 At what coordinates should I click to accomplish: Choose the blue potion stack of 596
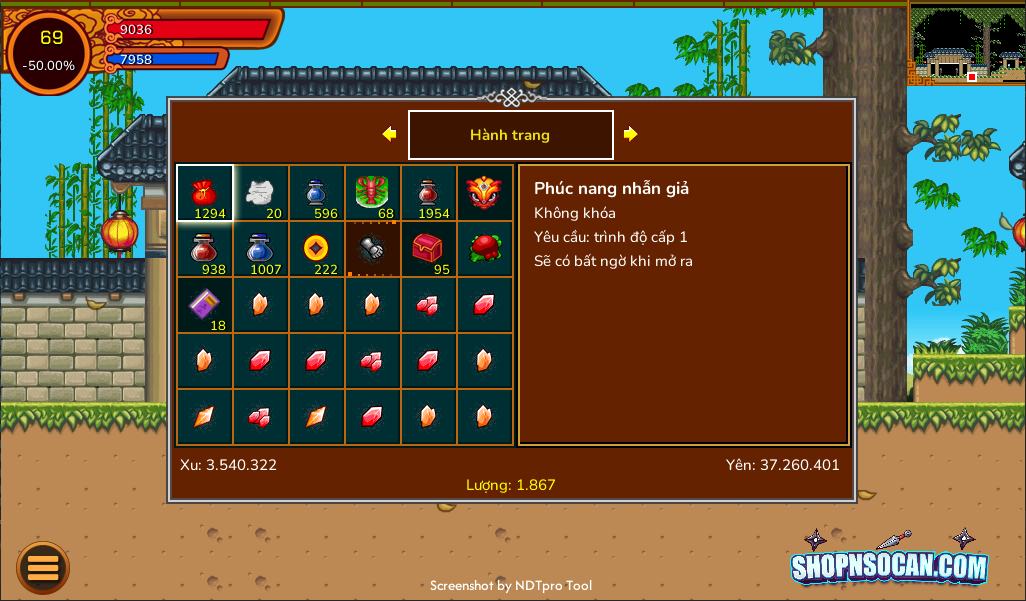pyautogui.click(x=317, y=193)
